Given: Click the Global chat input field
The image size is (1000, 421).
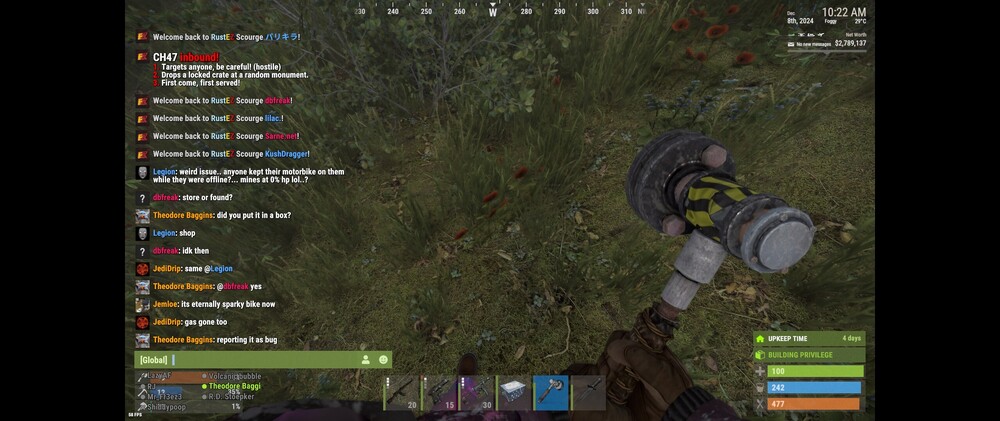Looking at the screenshot, I should pyautogui.click(x=260, y=360).
